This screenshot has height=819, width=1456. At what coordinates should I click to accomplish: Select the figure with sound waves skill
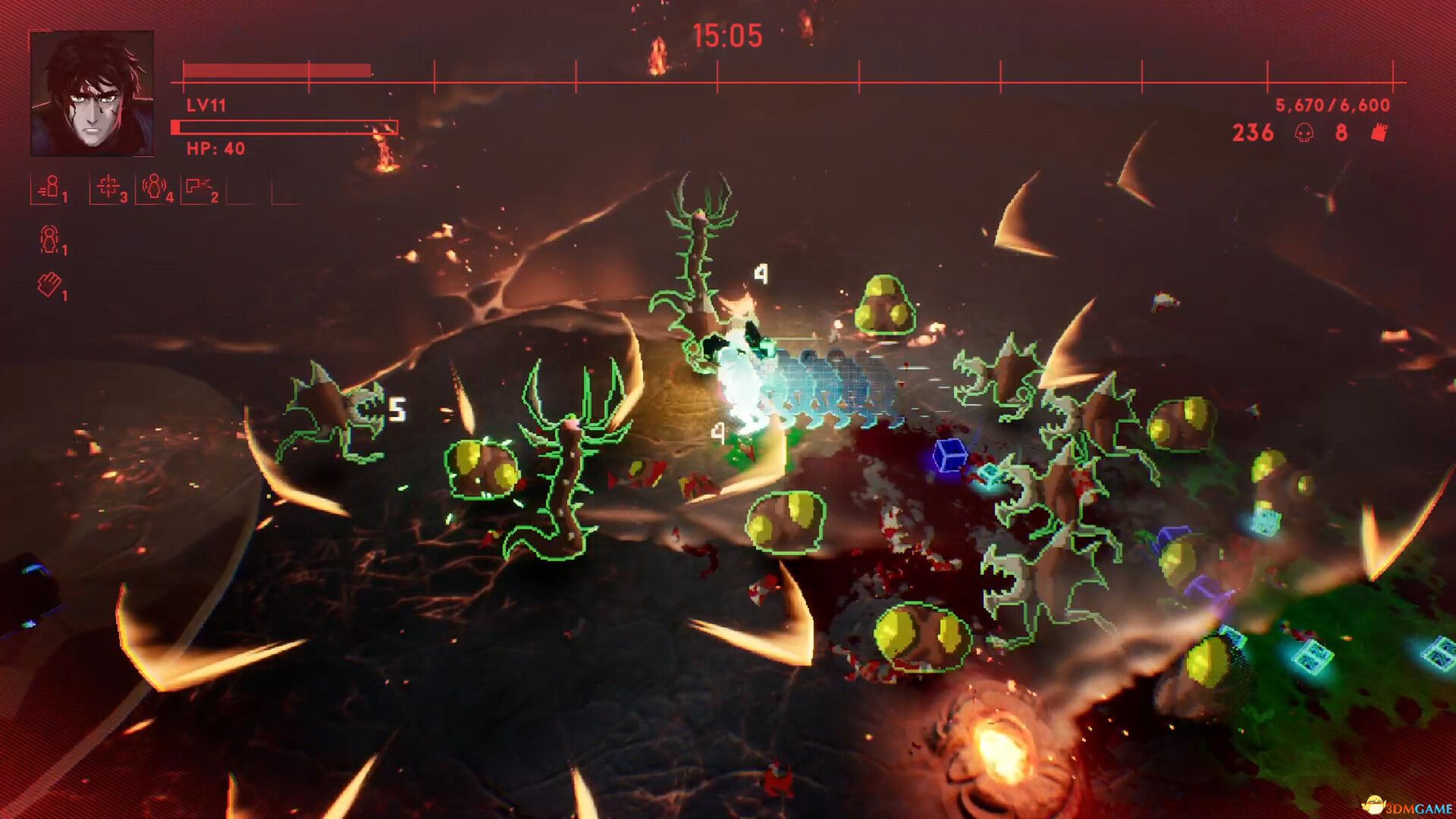click(154, 187)
